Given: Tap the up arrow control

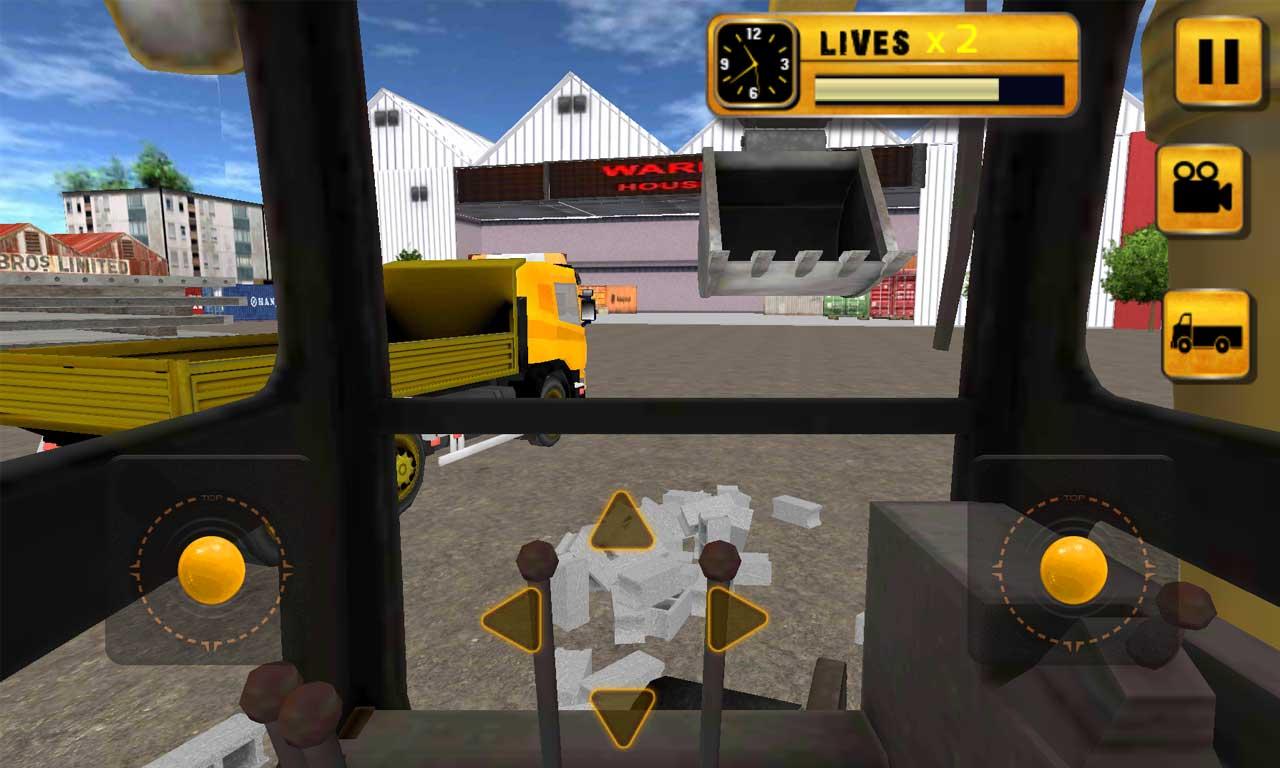Looking at the screenshot, I should coord(622,523).
